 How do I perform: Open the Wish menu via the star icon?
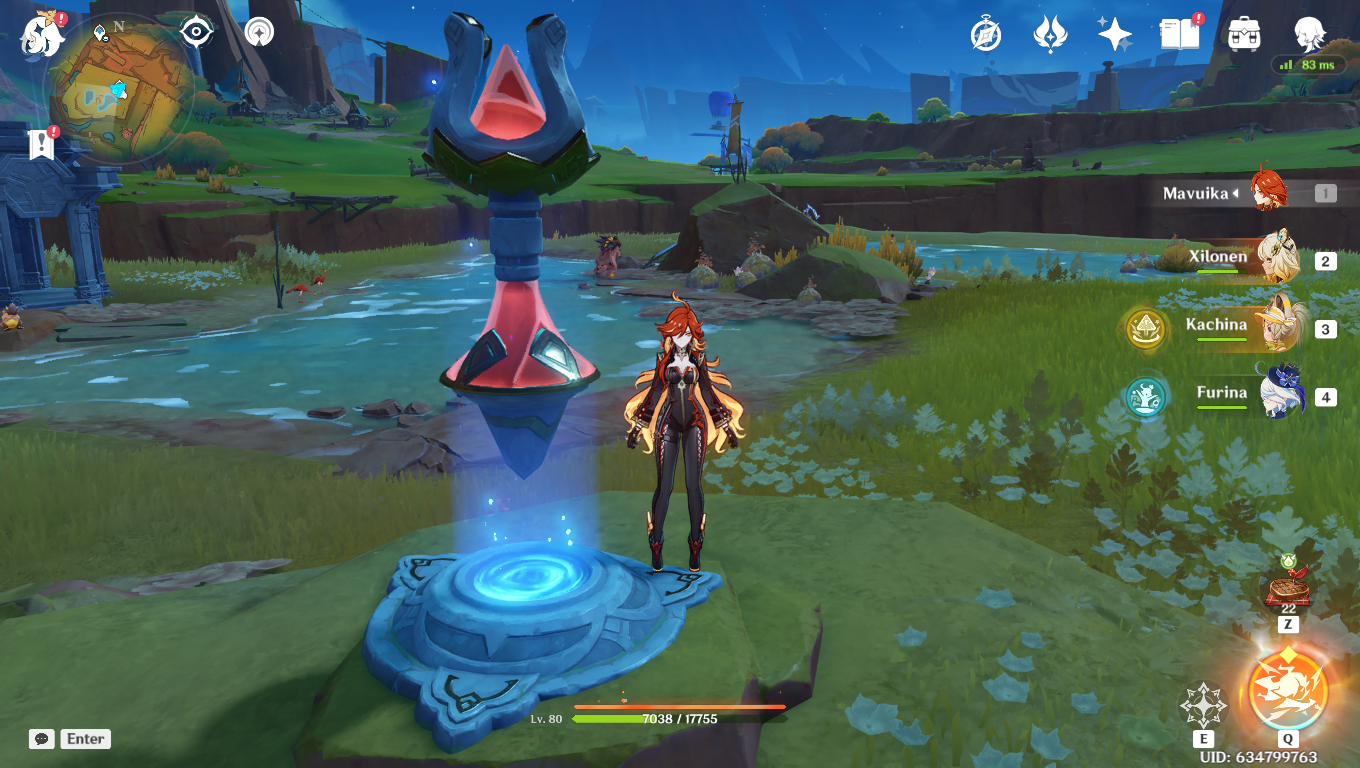click(1115, 32)
